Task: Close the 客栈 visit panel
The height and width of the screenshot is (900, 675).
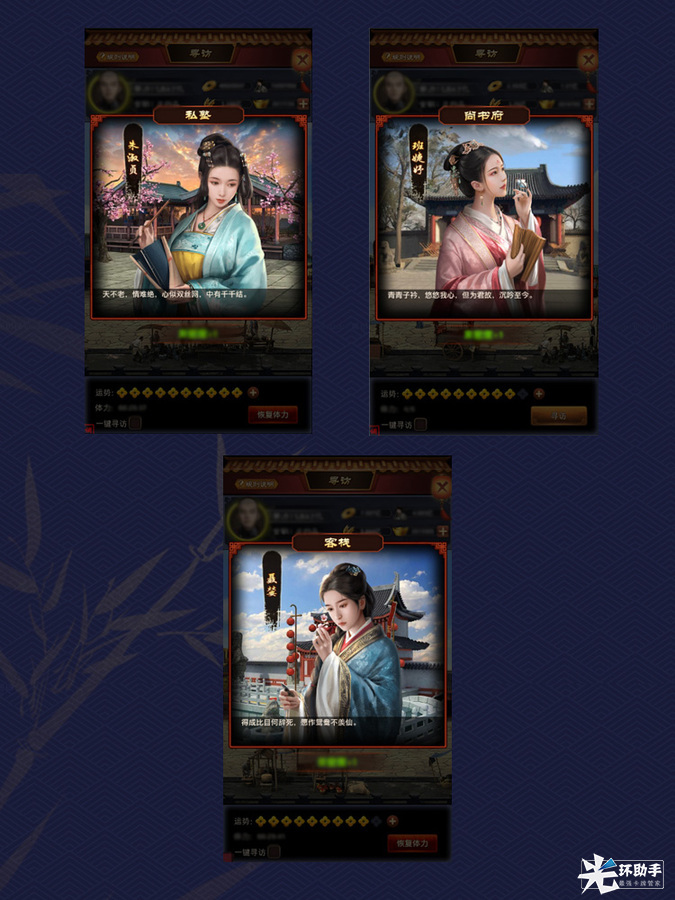Action: click(x=441, y=487)
